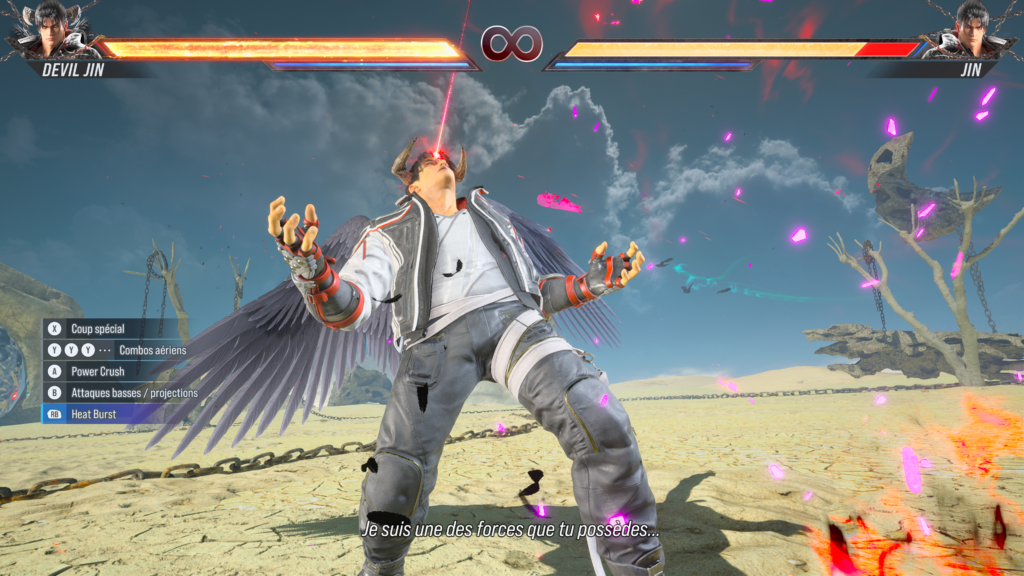
Task: Select the Power Crush entry
Action: [x=98, y=371]
